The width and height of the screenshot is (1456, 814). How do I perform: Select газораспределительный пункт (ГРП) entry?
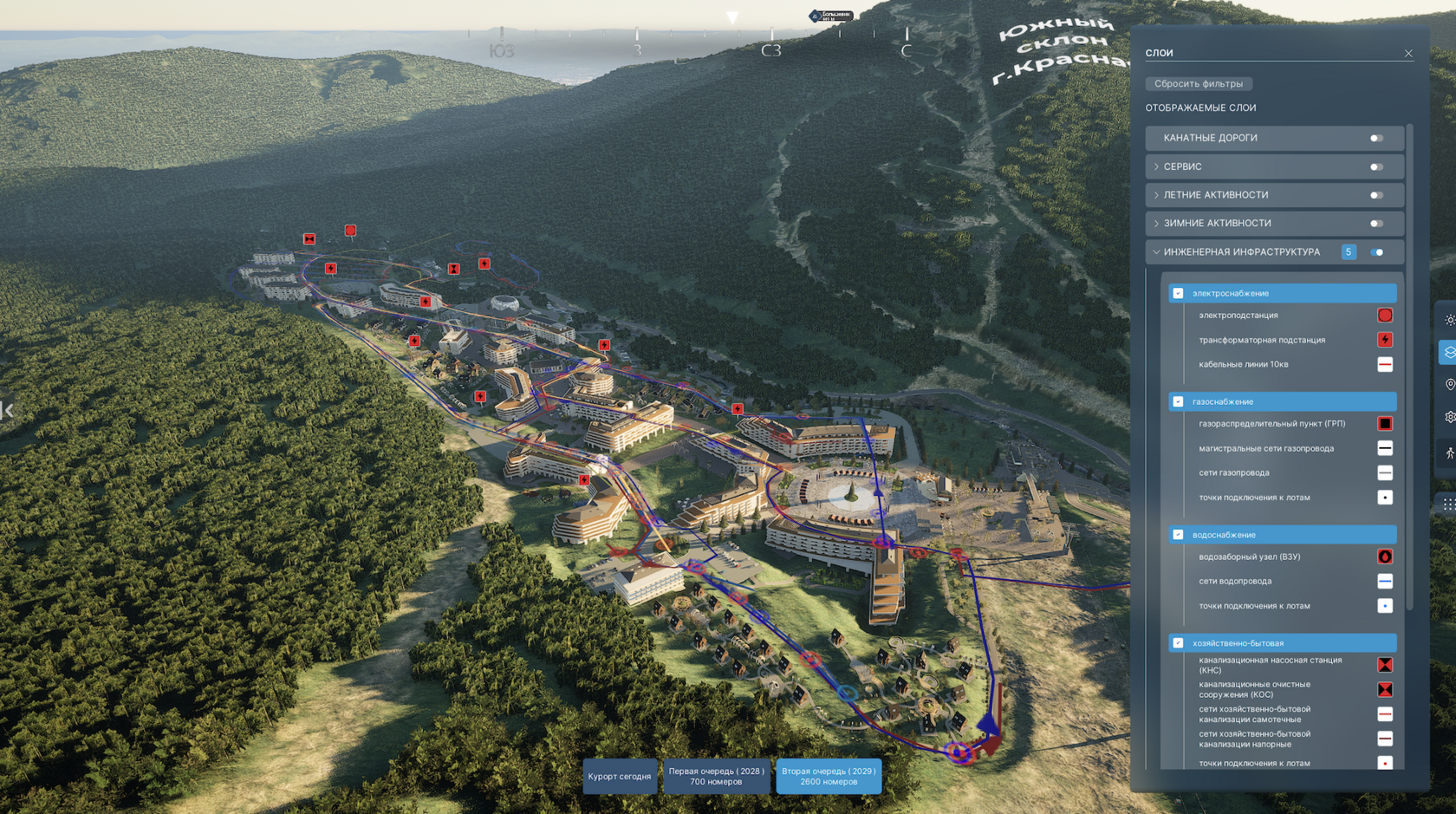pos(1271,424)
